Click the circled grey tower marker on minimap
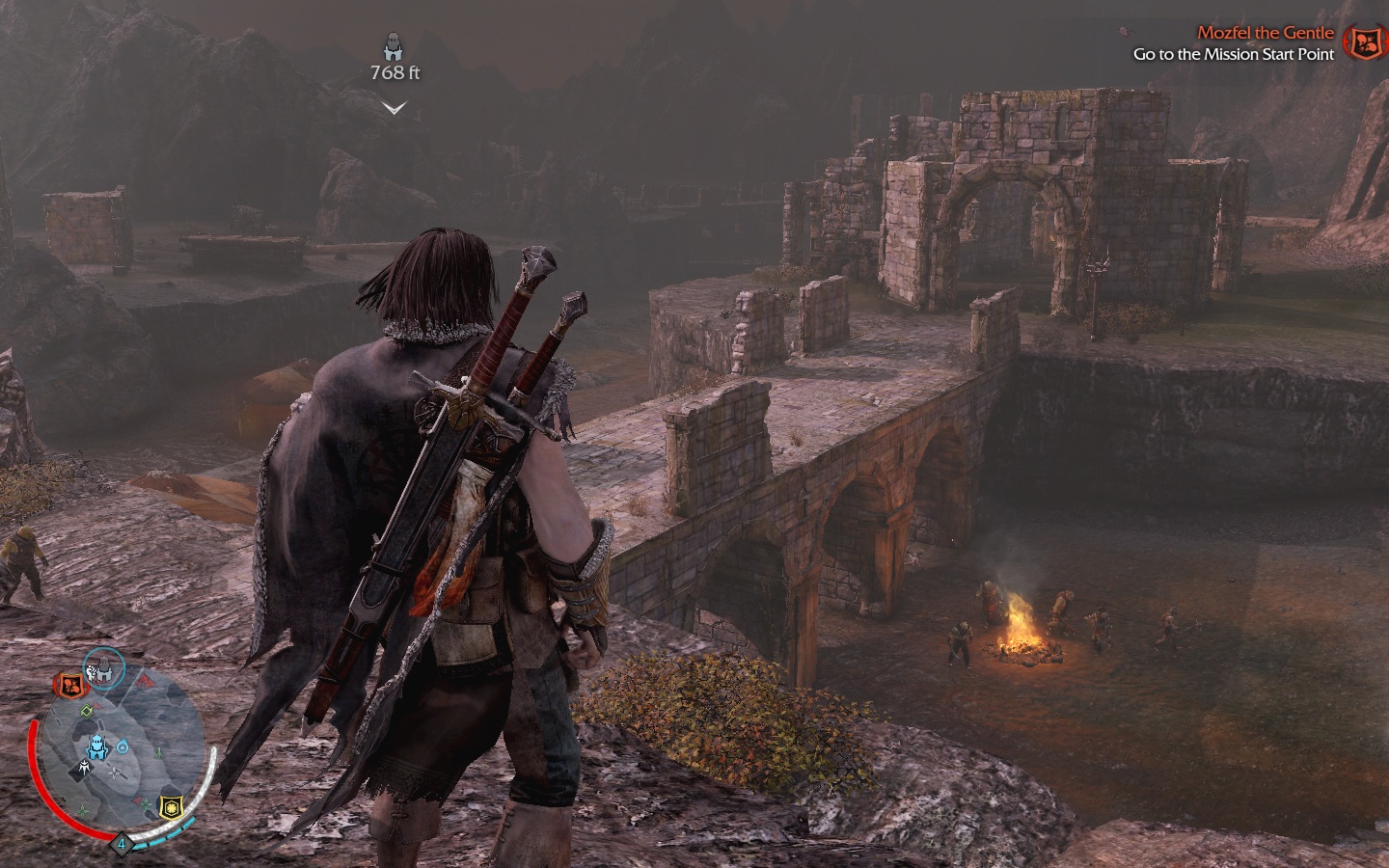1389x868 pixels. [x=102, y=667]
